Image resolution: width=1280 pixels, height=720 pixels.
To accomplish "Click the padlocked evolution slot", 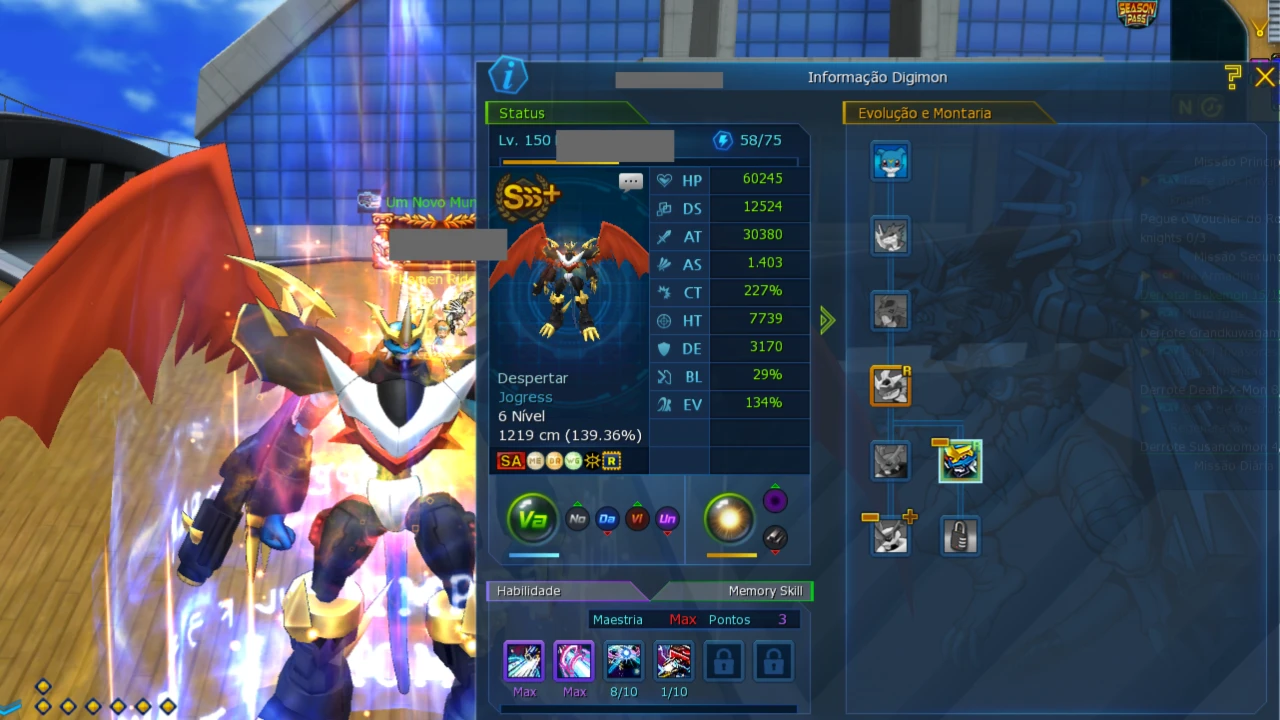I will coord(960,537).
